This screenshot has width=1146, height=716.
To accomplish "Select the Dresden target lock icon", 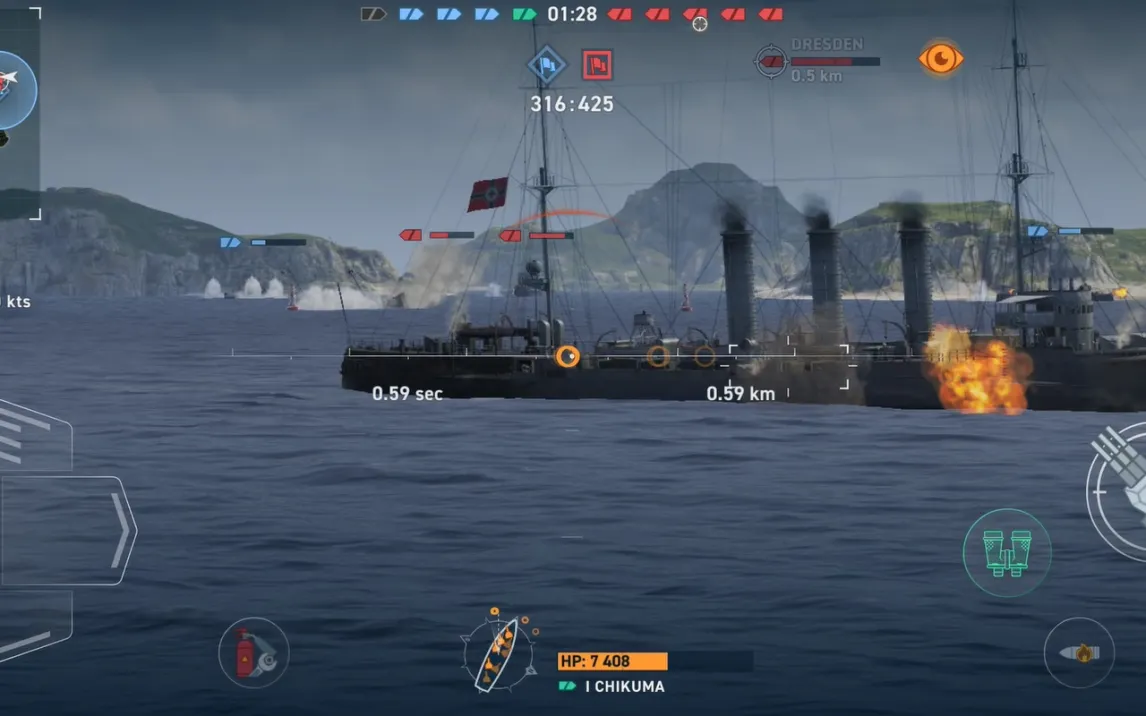I will click(x=770, y=60).
